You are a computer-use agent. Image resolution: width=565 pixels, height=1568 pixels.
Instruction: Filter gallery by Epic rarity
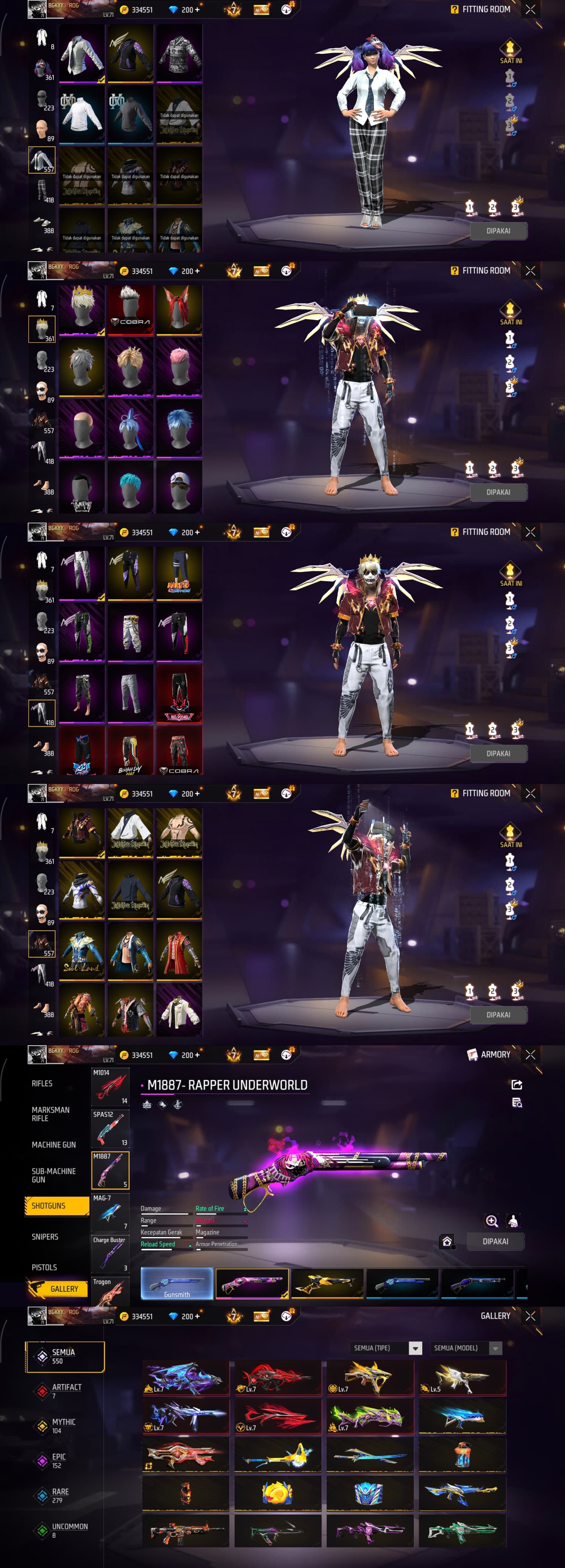click(x=59, y=1460)
